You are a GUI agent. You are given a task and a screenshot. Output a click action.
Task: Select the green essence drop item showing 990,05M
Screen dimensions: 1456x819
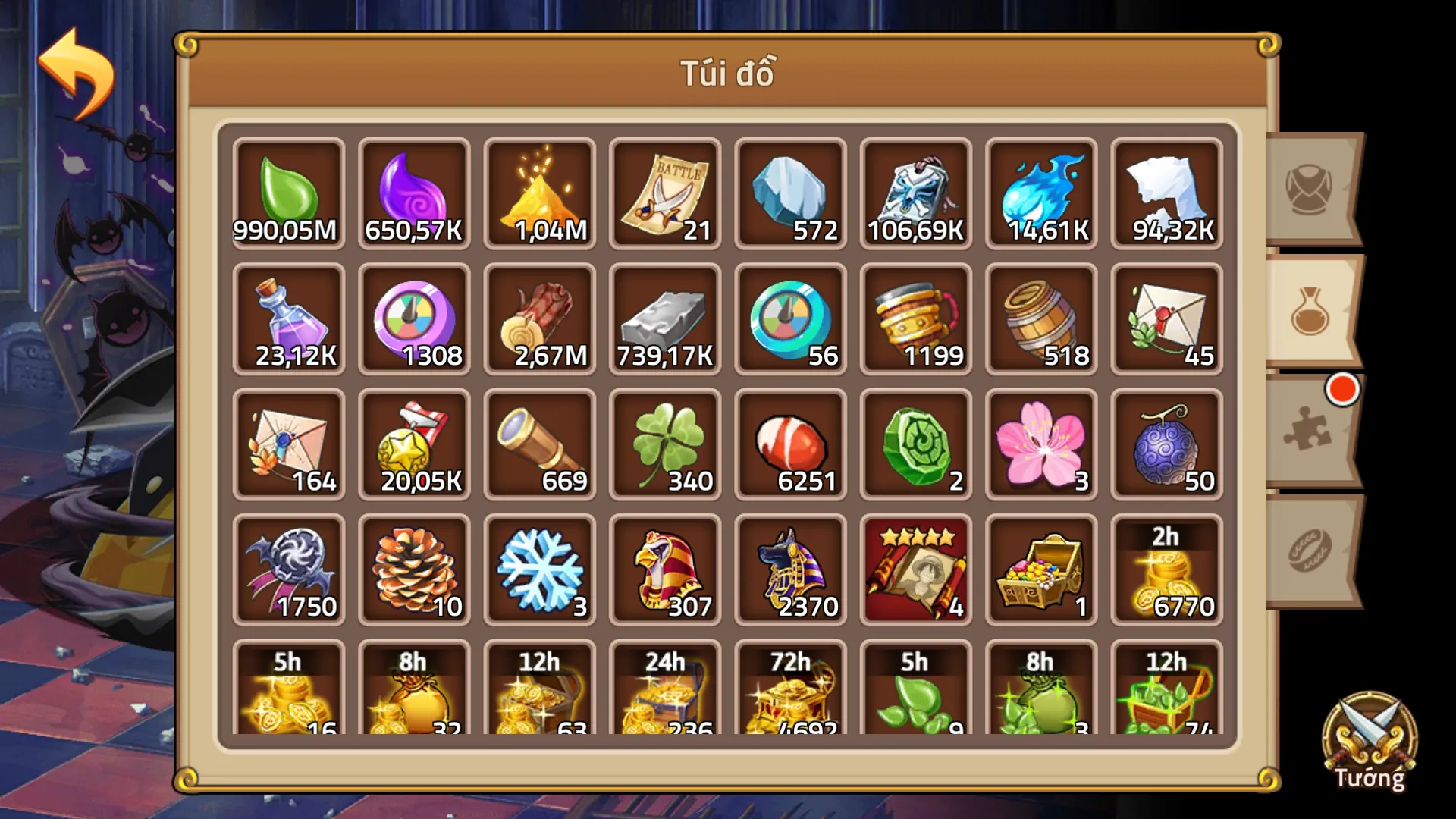pos(288,190)
